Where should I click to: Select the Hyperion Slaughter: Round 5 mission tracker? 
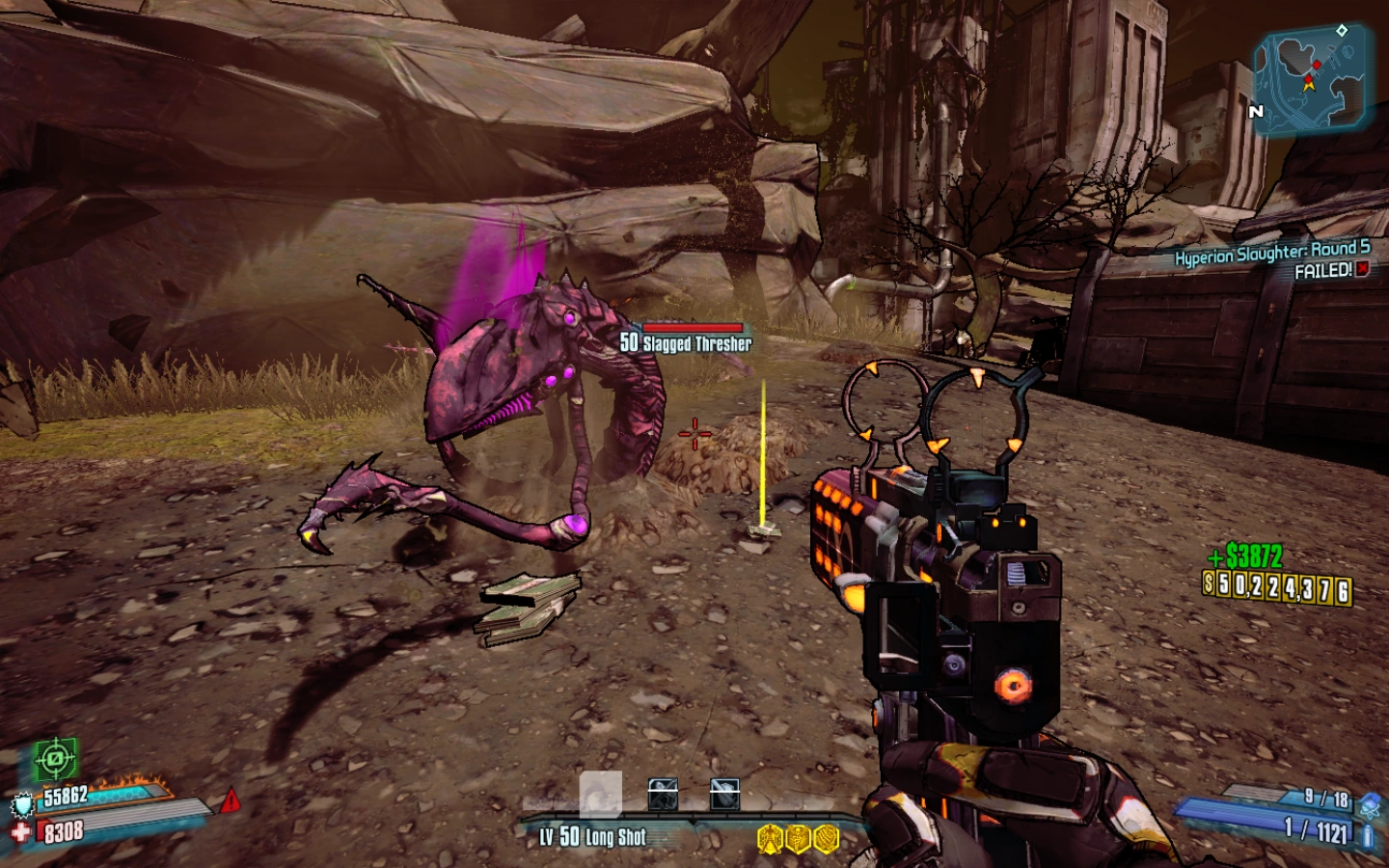point(1271,254)
